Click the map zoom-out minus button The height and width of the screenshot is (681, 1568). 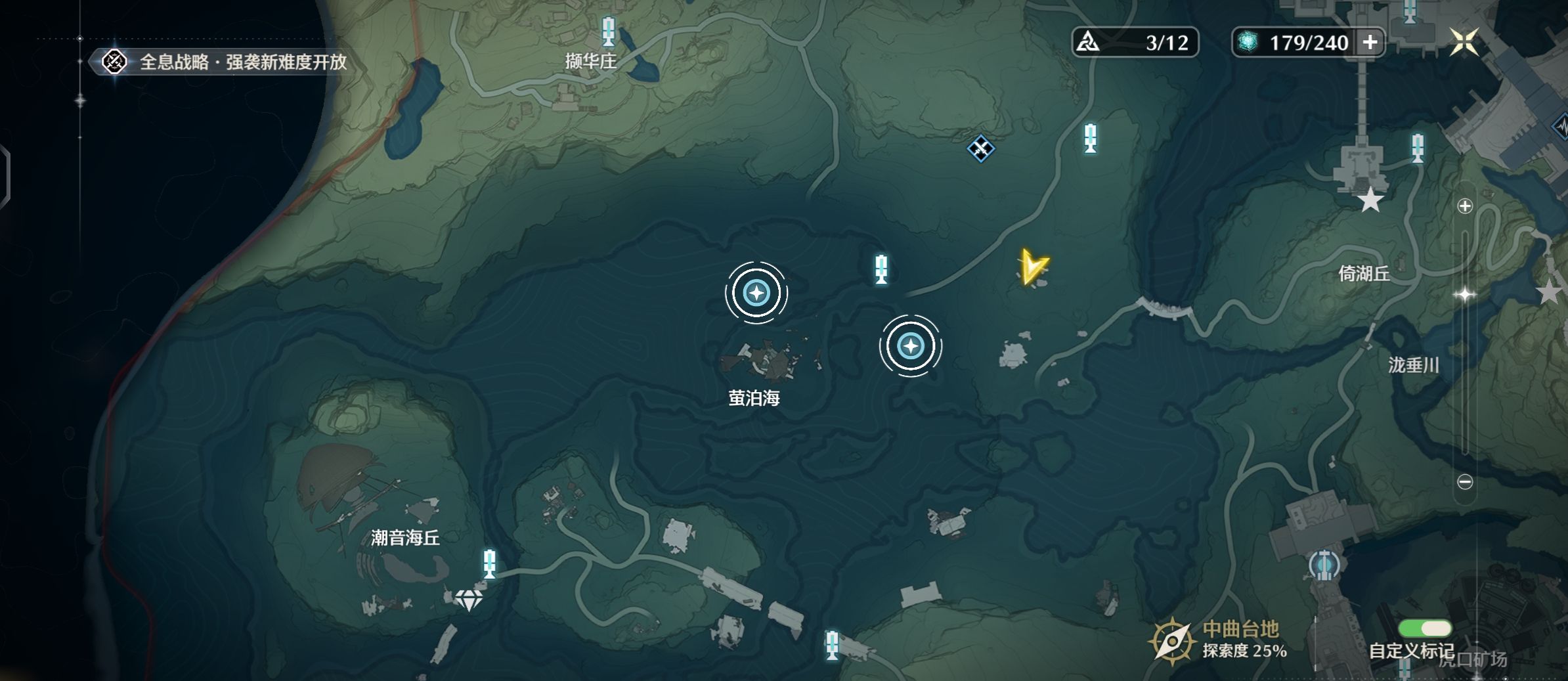click(x=1465, y=482)
